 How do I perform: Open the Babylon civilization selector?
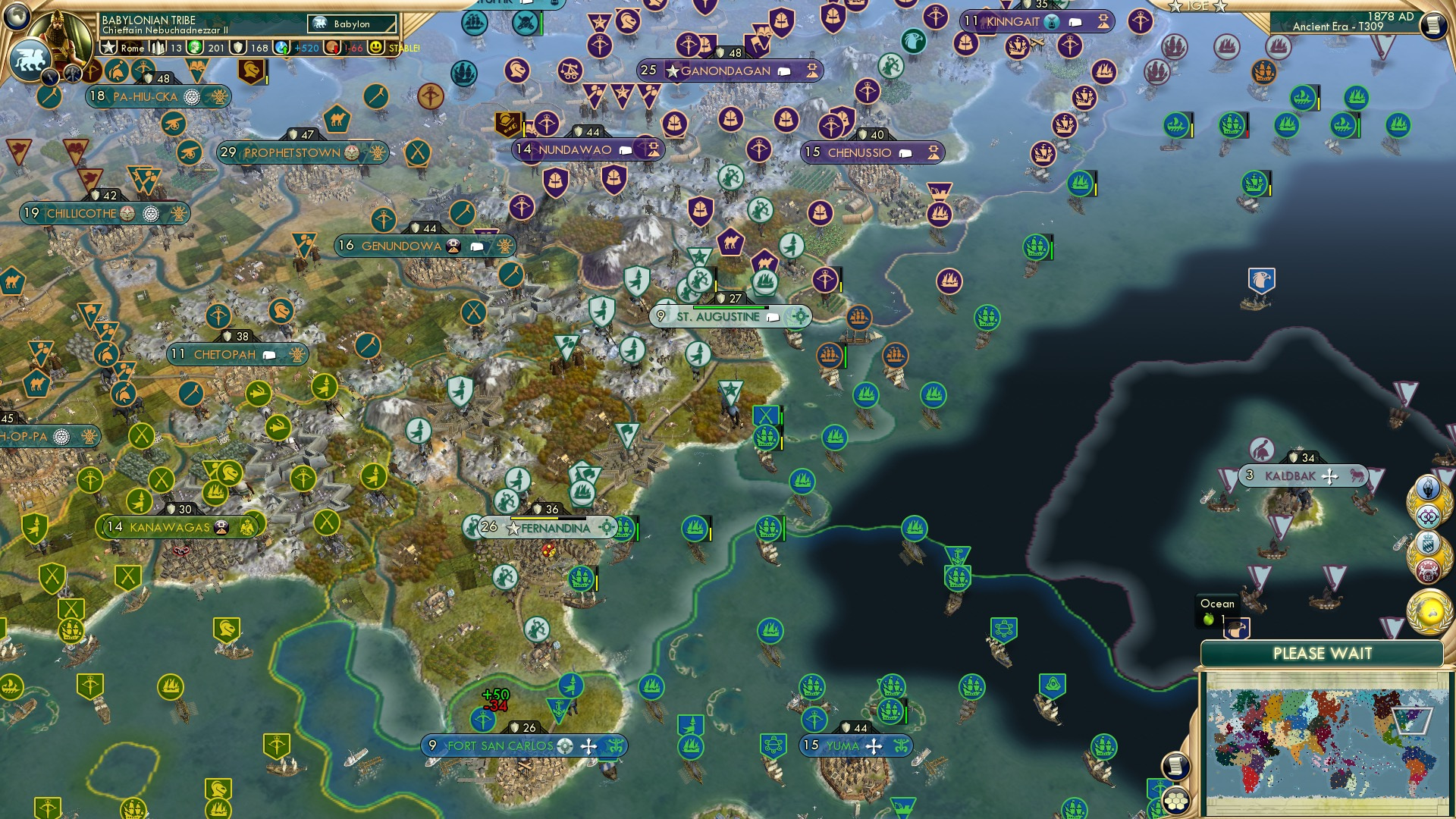(x=353, y=24)
